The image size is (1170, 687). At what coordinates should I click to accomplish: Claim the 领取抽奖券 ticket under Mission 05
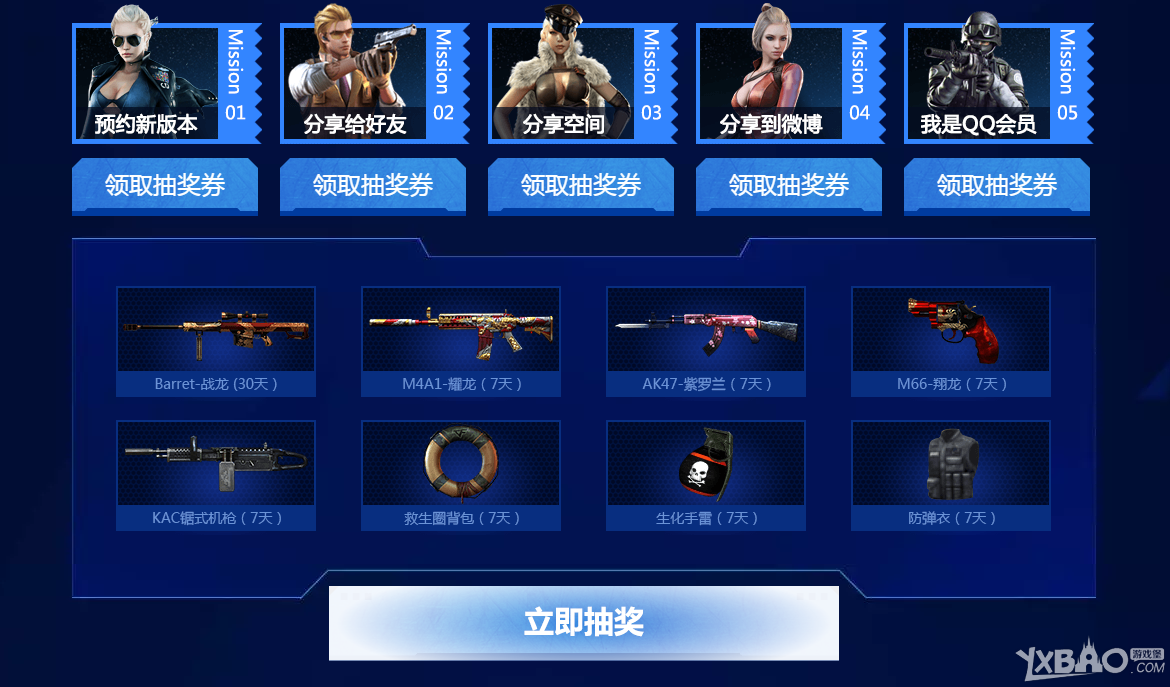click(x=997, y=185)
